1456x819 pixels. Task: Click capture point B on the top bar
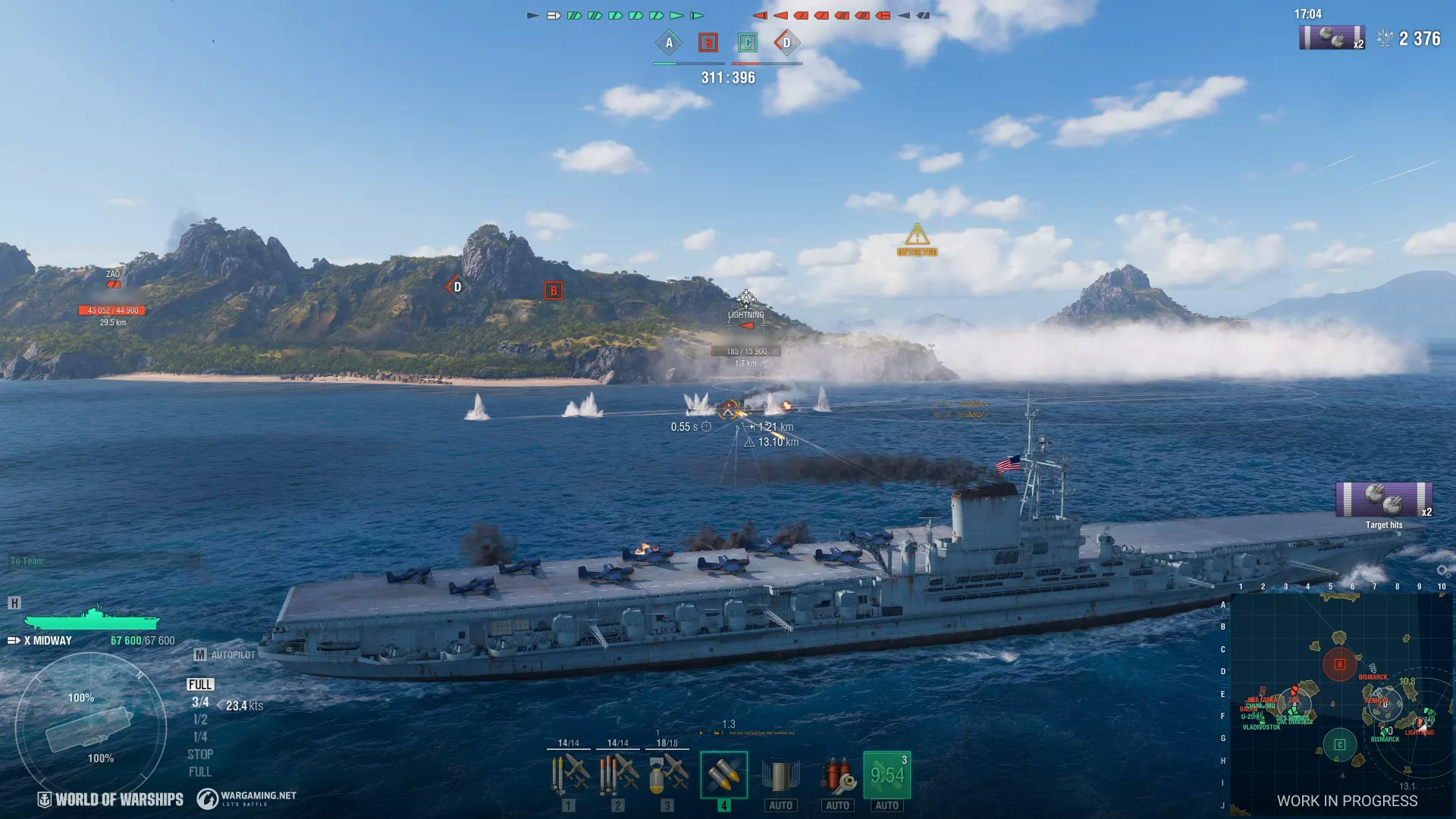707,43
